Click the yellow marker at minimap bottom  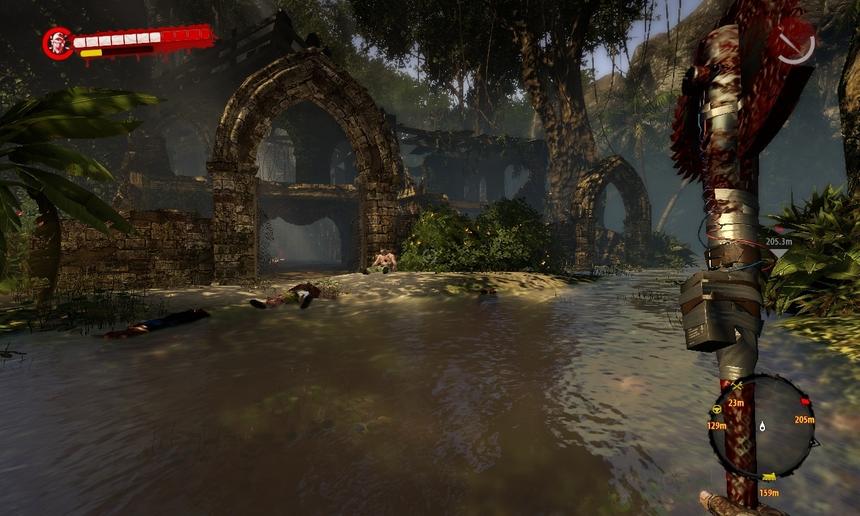coord(768,477)
